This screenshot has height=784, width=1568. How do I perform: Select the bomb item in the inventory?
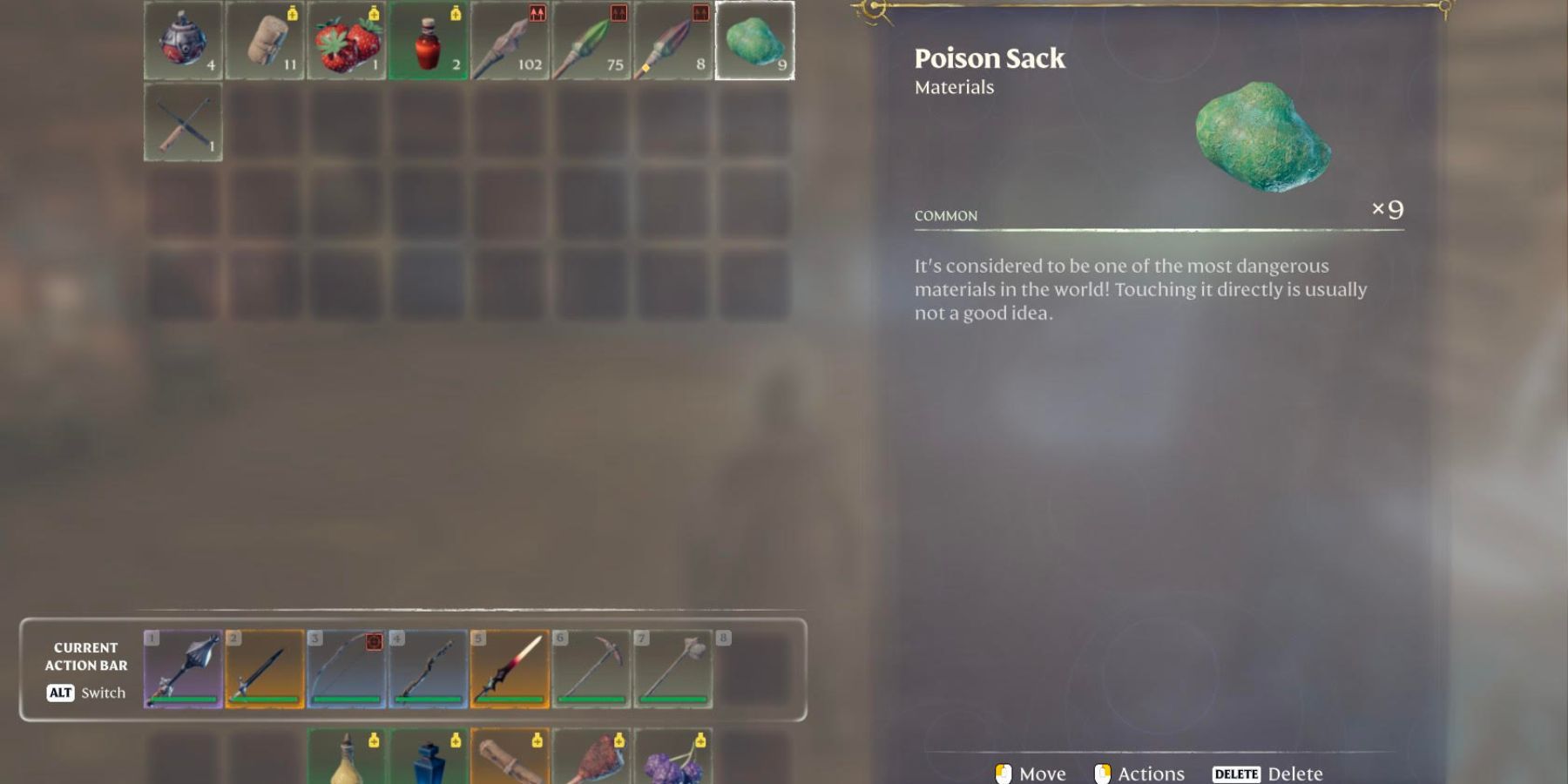pyautogui.click(x=183, y=39)
